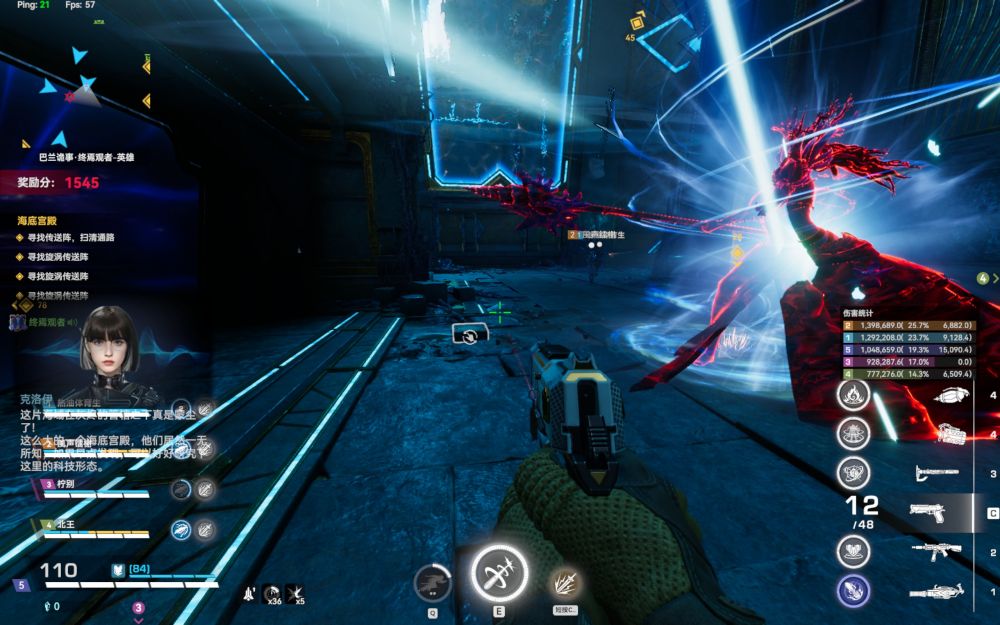Viewport: 1000px width, 625px height.
Task: Use the claw-slash ability icon
Action: [x=564, y=583]
